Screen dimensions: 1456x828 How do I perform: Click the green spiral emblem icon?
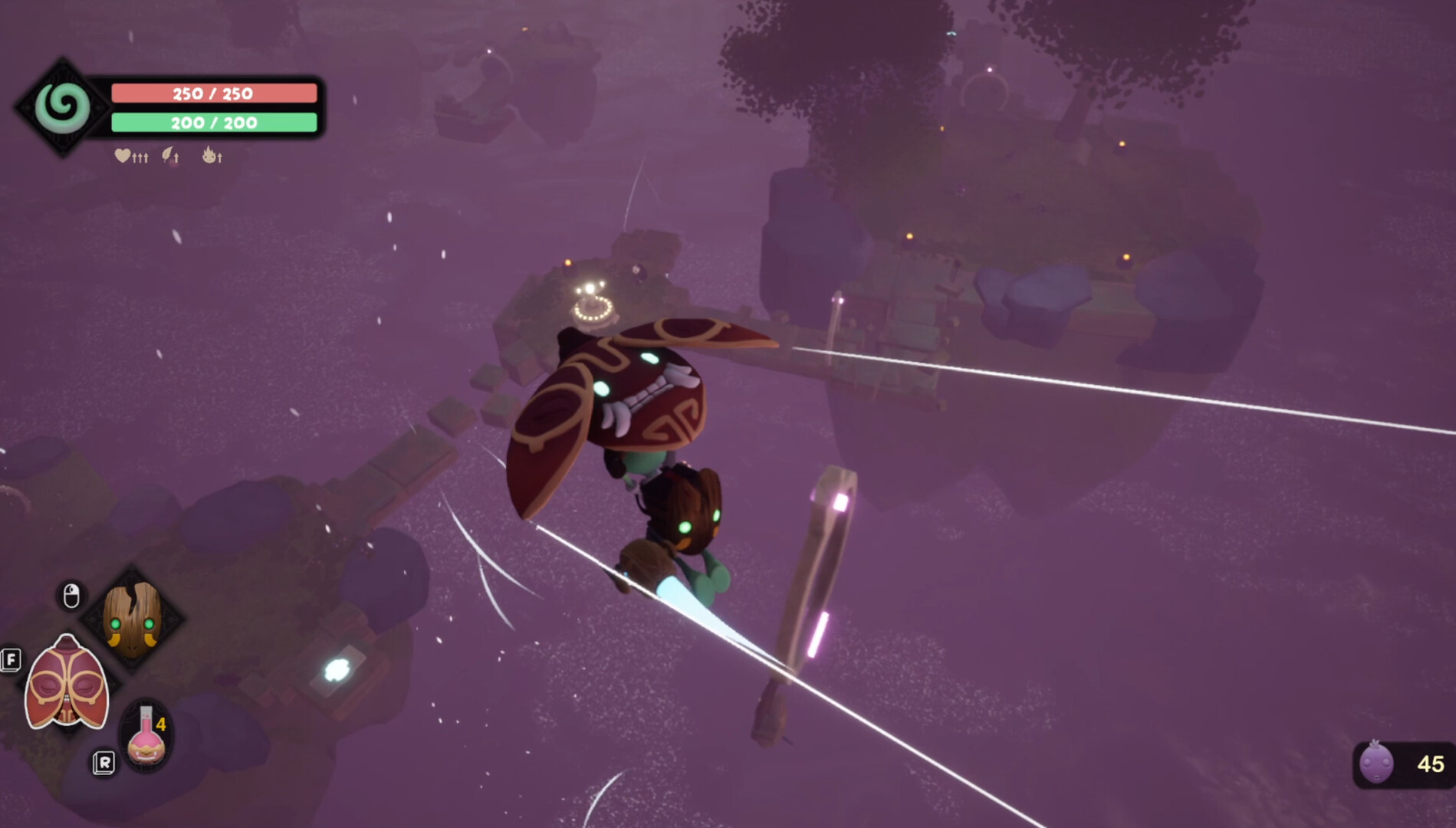[x=62, y=107]
